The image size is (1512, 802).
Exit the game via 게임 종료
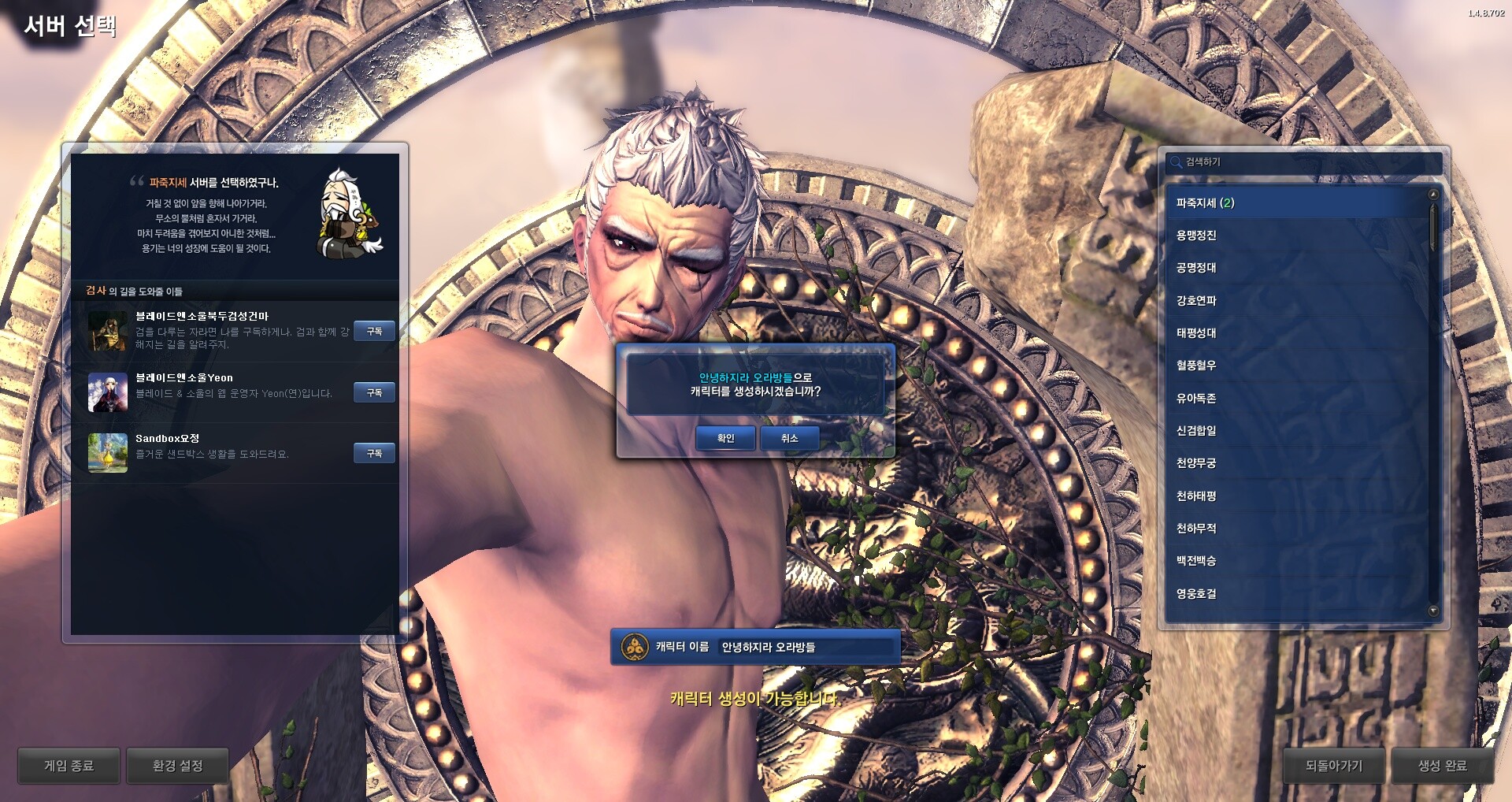coord(69,766)
